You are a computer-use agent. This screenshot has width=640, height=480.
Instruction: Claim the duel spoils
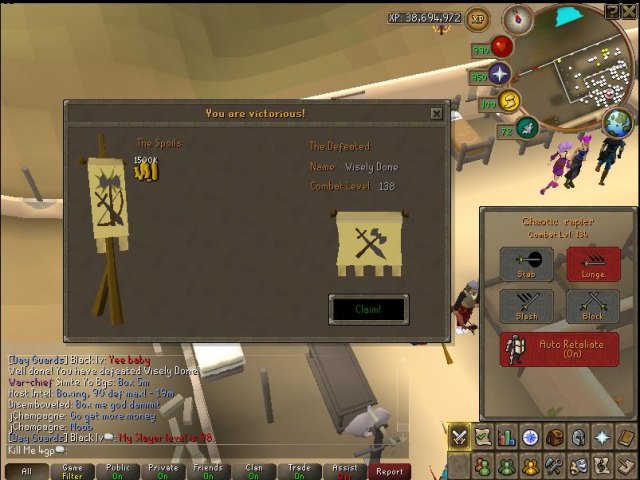coord(368,309)
